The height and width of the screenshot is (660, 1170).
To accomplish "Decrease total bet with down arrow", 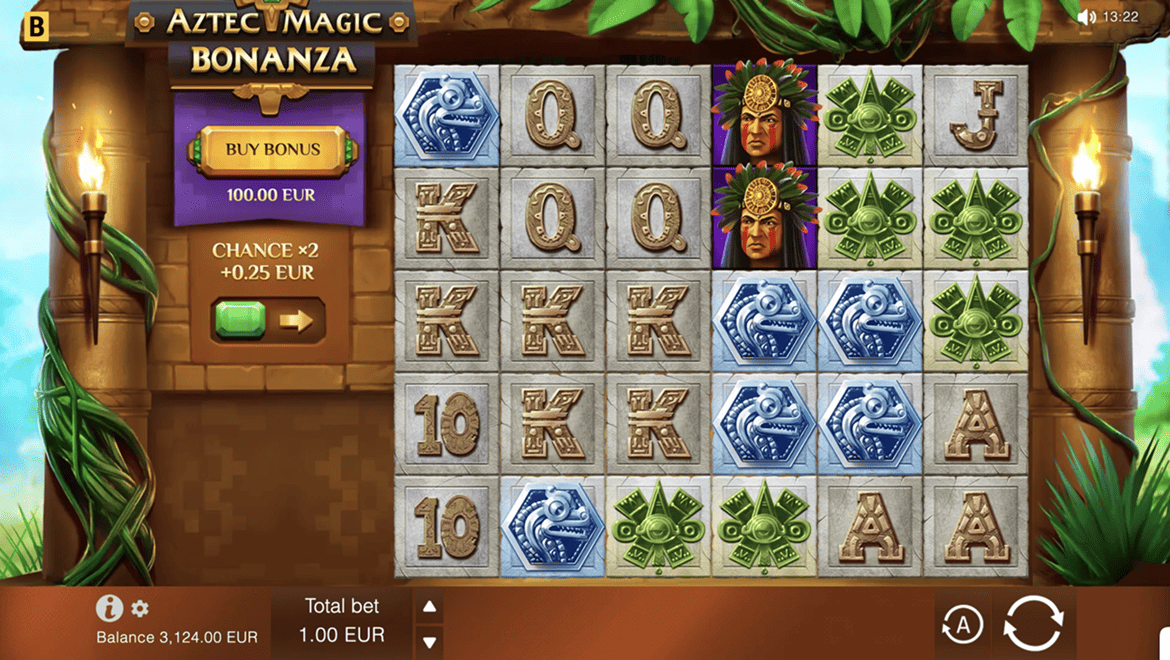I will click(429, 641).
